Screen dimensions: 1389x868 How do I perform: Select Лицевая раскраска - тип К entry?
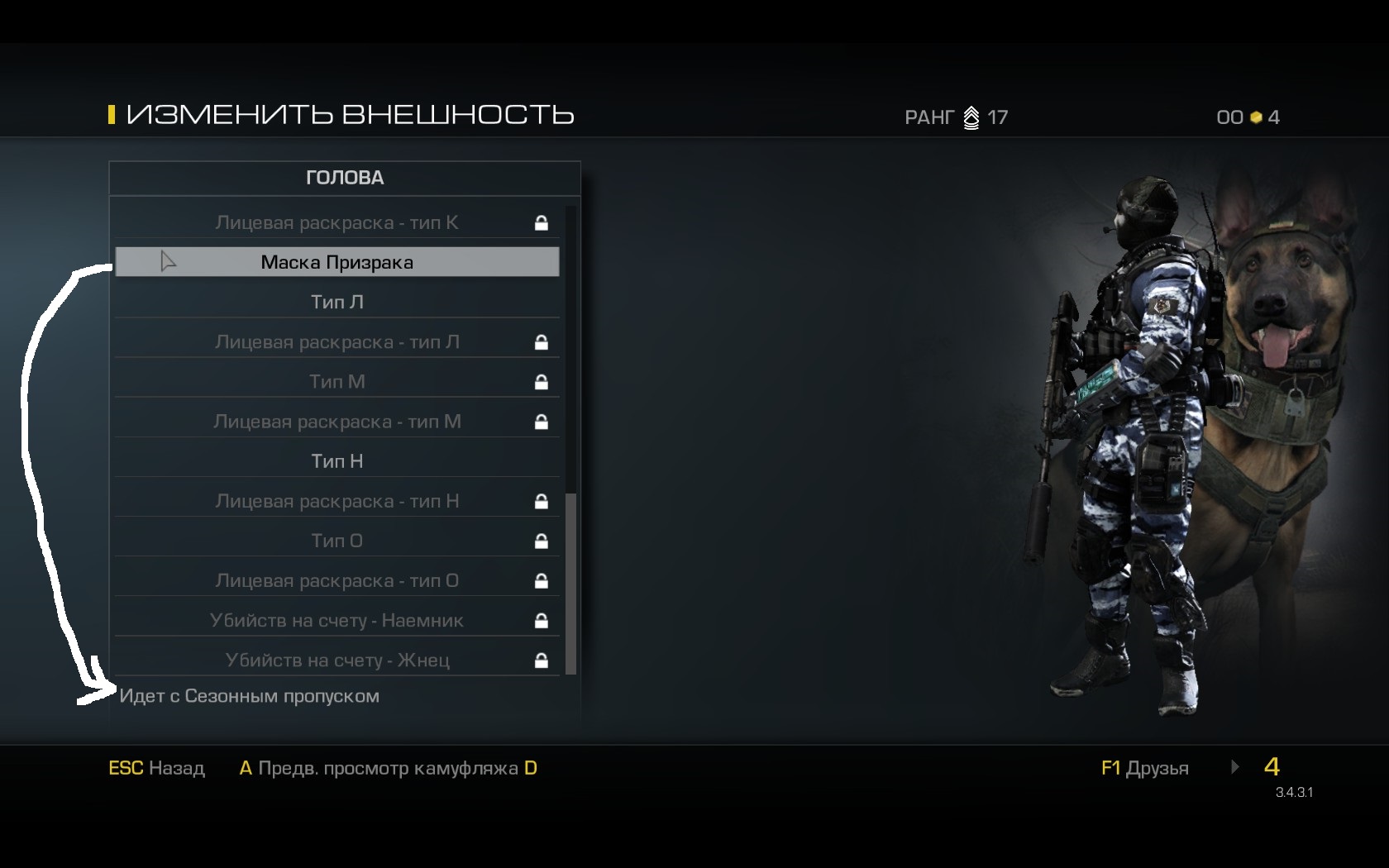click(337, 222)
